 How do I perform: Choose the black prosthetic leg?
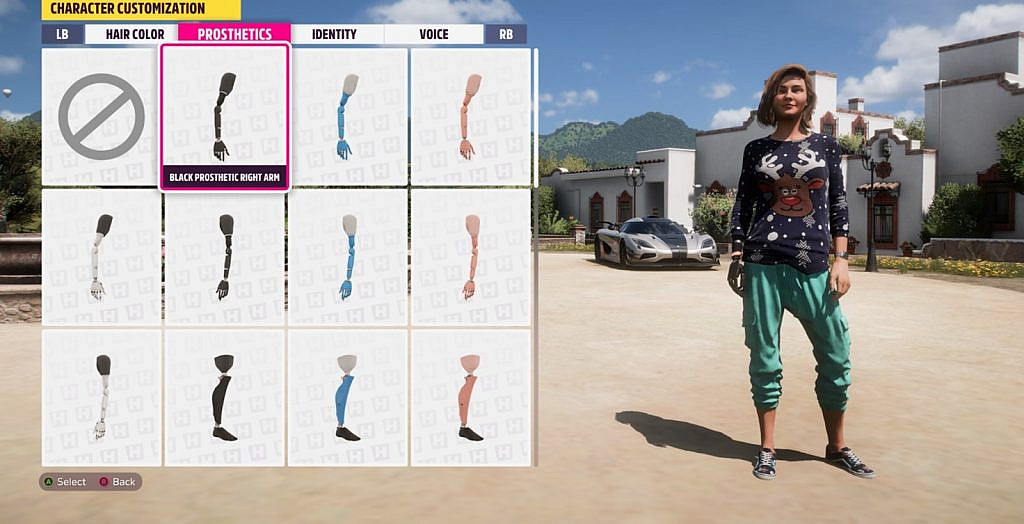coord(224,397)
